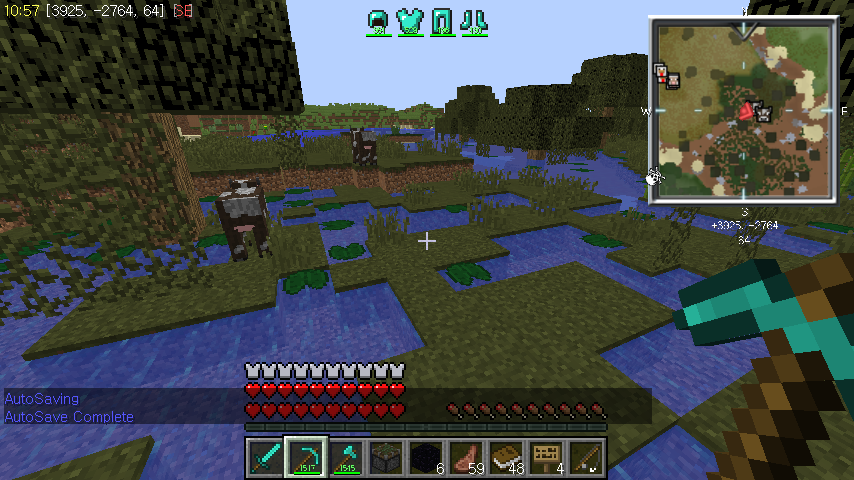Viewport: 854px width, 480px height.
Task: Click the cow marker on the minimap
Action: (x=763, y=113)
